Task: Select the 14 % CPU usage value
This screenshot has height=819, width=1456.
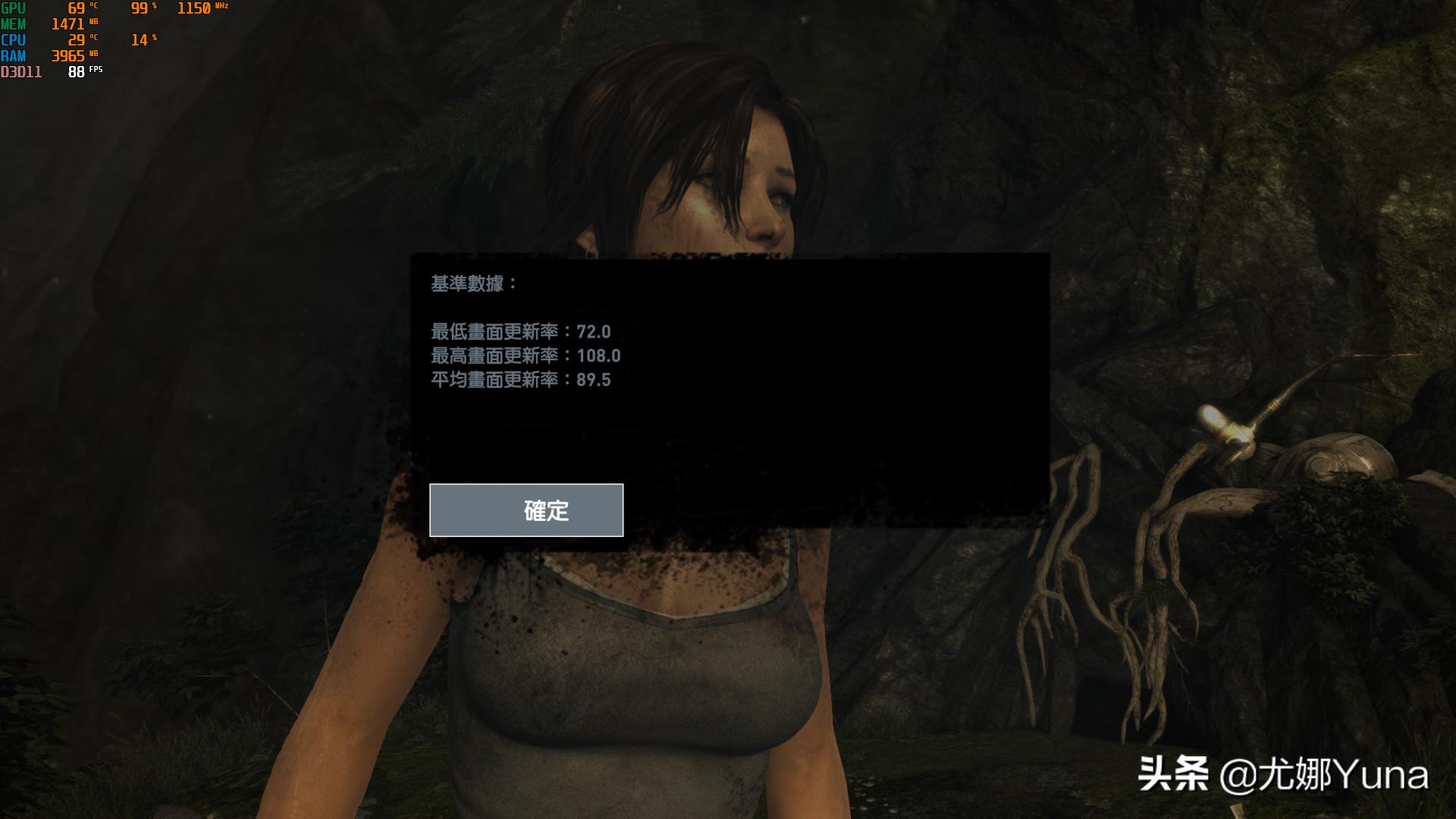Action: pos(139,40)
